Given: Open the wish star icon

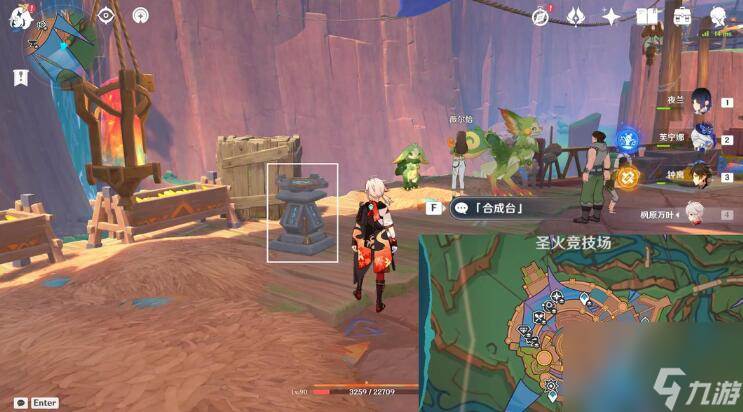Looking at the screenshot, I should (611, 17).
